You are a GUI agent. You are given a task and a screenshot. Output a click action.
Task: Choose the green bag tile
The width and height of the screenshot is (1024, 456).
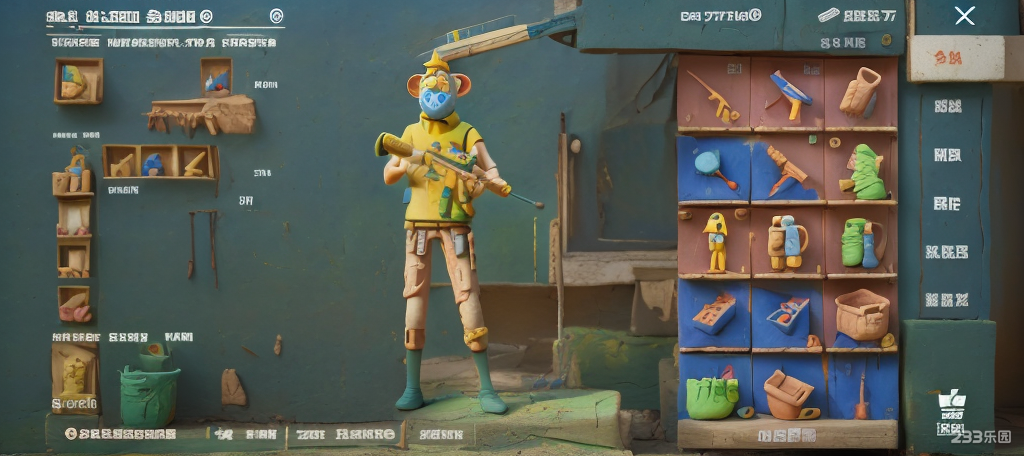[x=713, y=396]
